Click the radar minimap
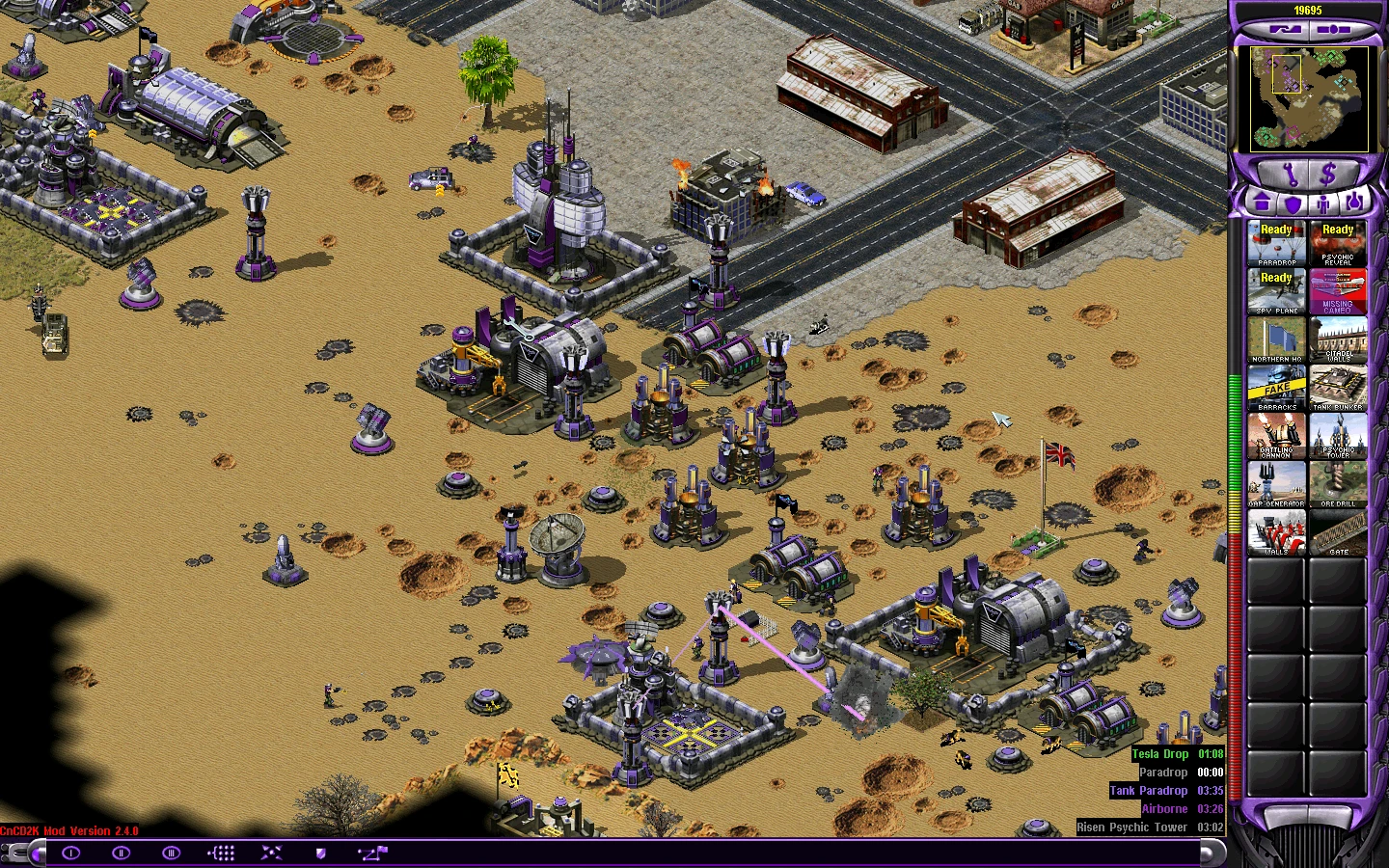 click(x=1309, y=99)
